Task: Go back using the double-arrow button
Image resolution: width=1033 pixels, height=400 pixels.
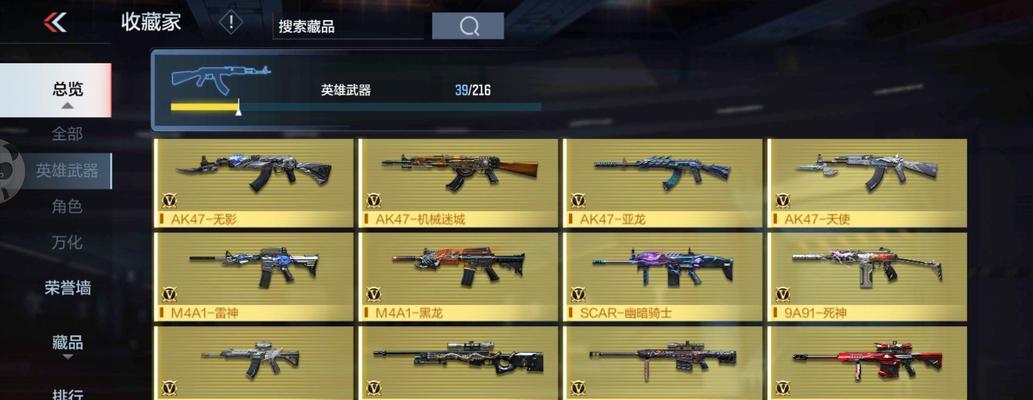Action: point(55,22)
